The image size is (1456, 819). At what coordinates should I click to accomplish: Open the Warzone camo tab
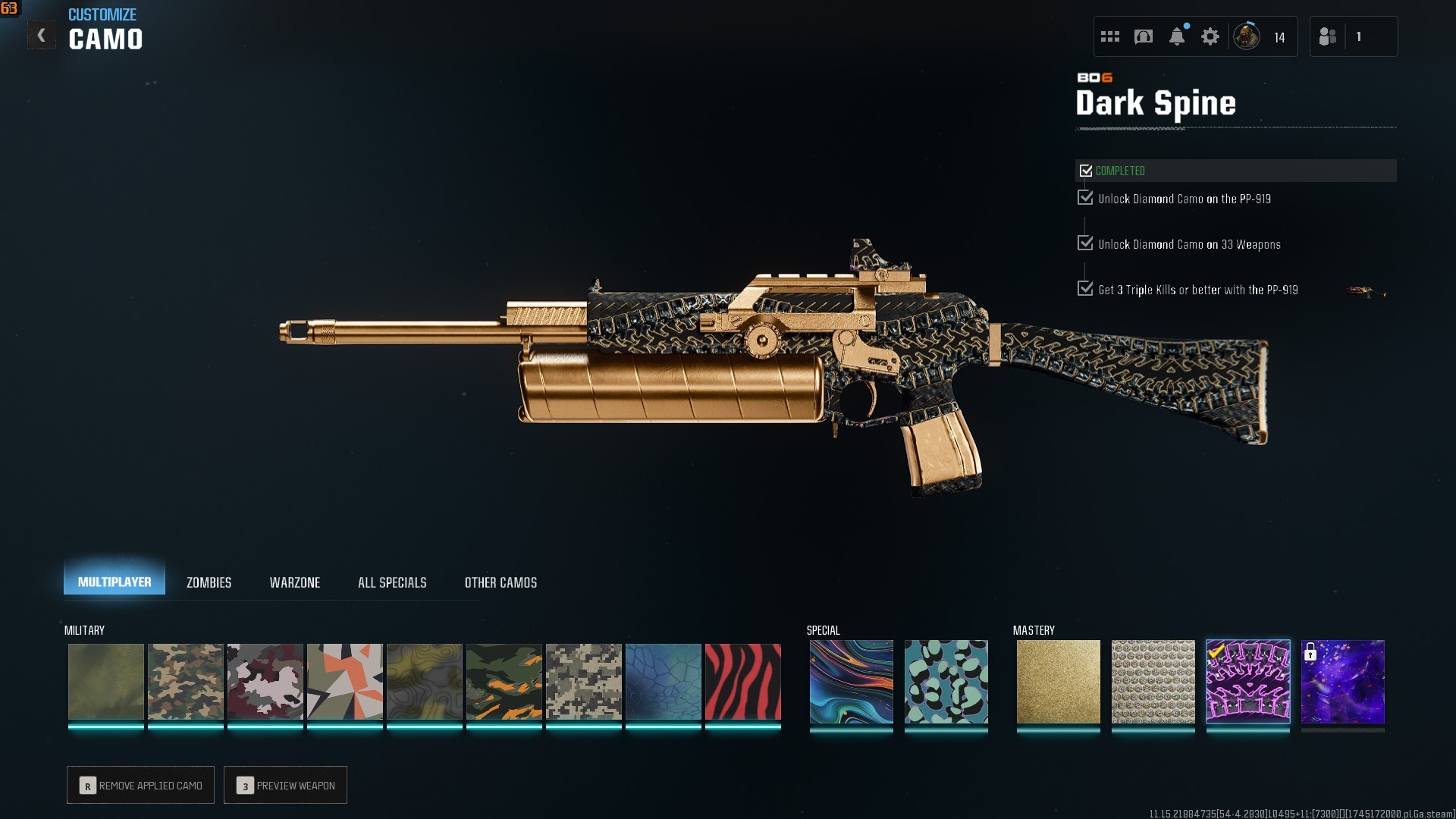point(294,582)
